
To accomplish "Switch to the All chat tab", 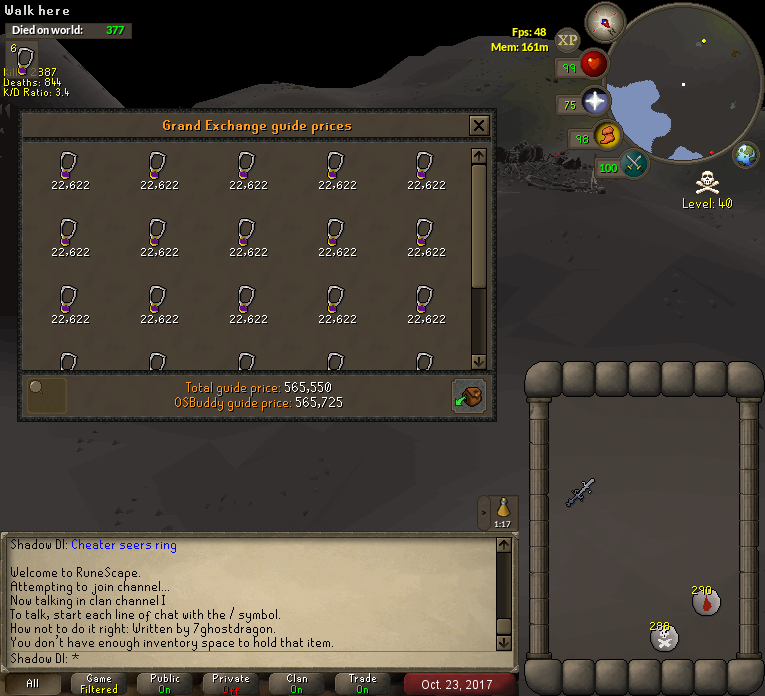I will [x=33, y=684].
